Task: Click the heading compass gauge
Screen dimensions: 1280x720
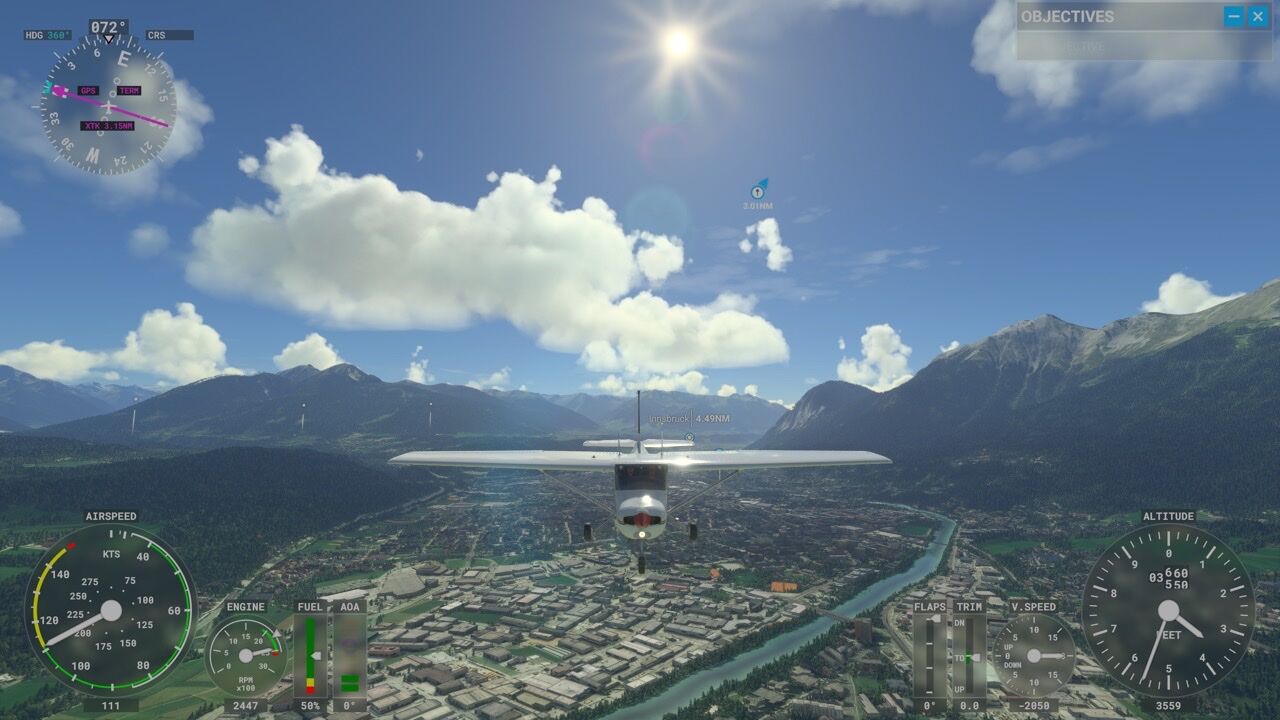Action: click(108, 105)
